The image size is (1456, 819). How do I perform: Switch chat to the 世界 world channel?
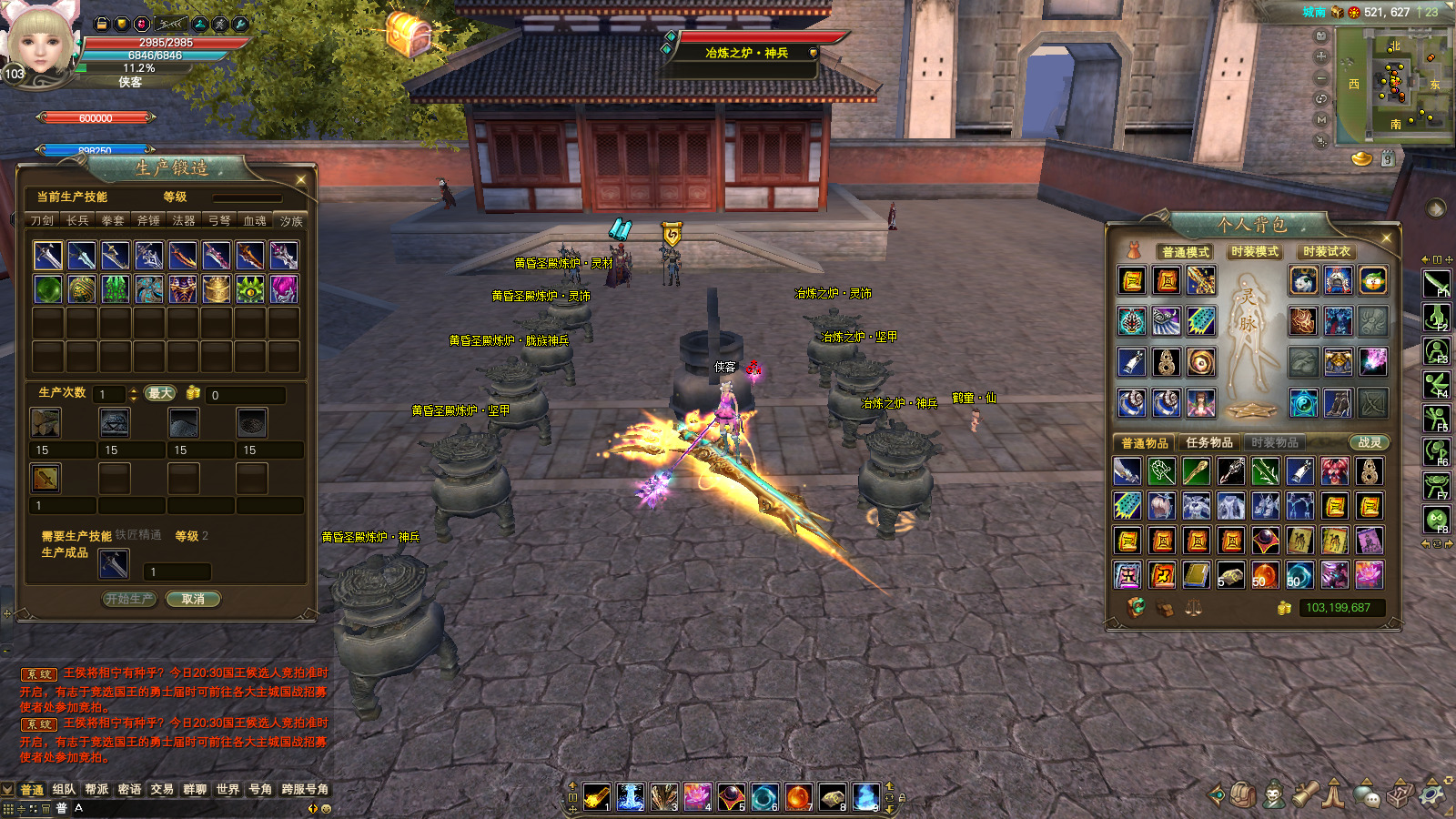click(x=227, y=789)
